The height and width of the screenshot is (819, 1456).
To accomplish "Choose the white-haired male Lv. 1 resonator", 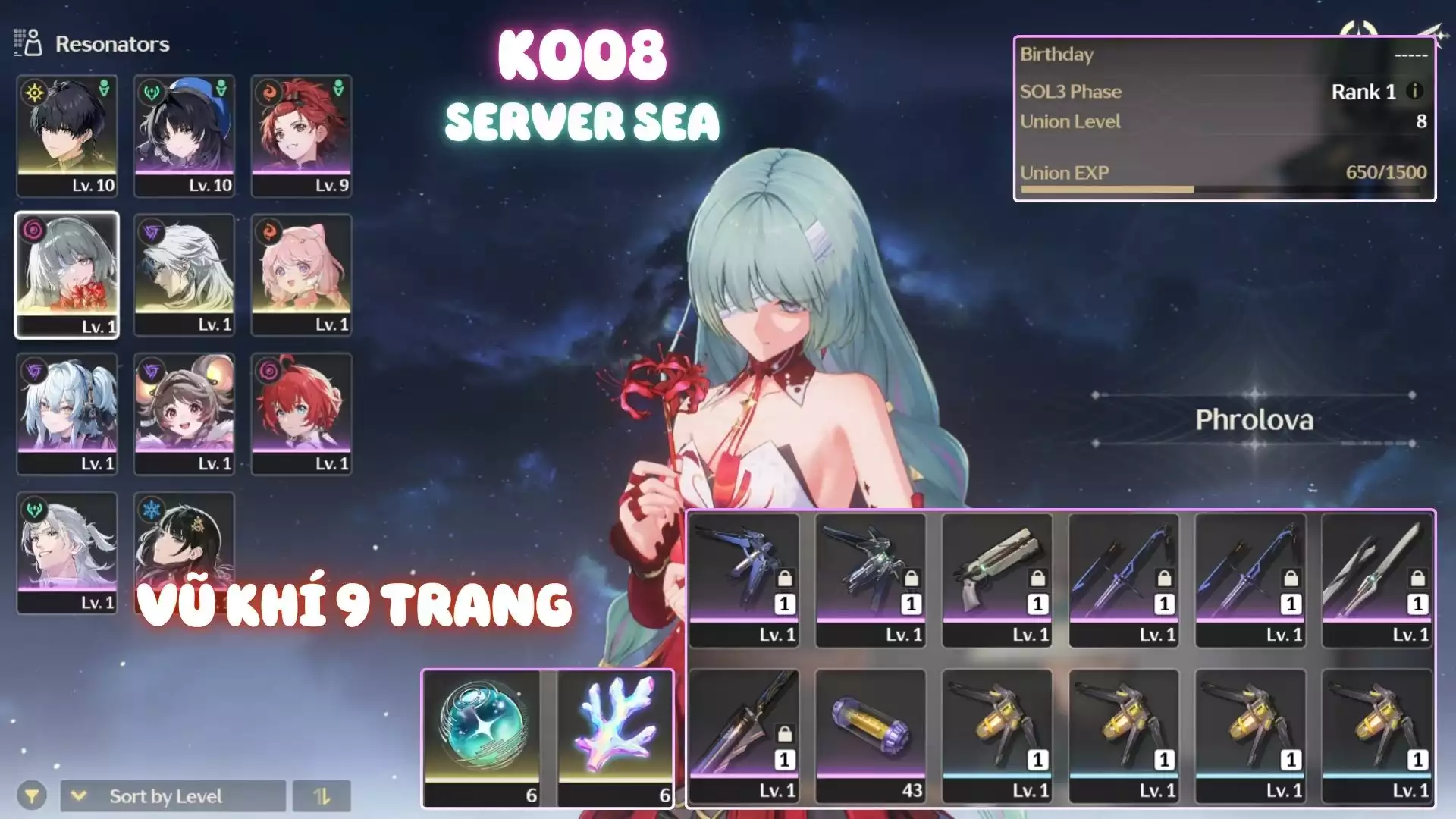I will coord(184,275).
